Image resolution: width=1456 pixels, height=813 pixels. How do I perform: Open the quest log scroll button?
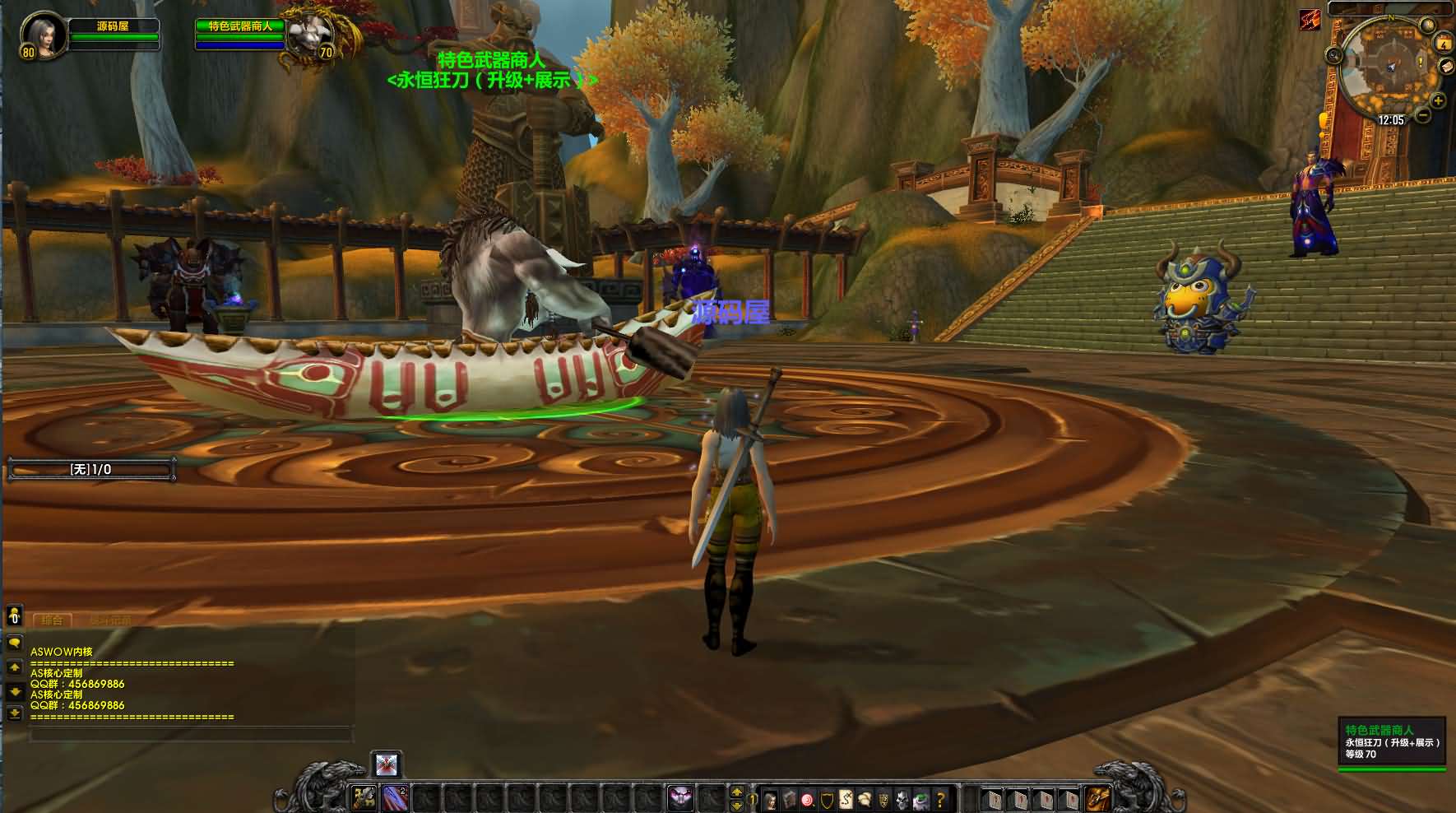coord(846,798)
